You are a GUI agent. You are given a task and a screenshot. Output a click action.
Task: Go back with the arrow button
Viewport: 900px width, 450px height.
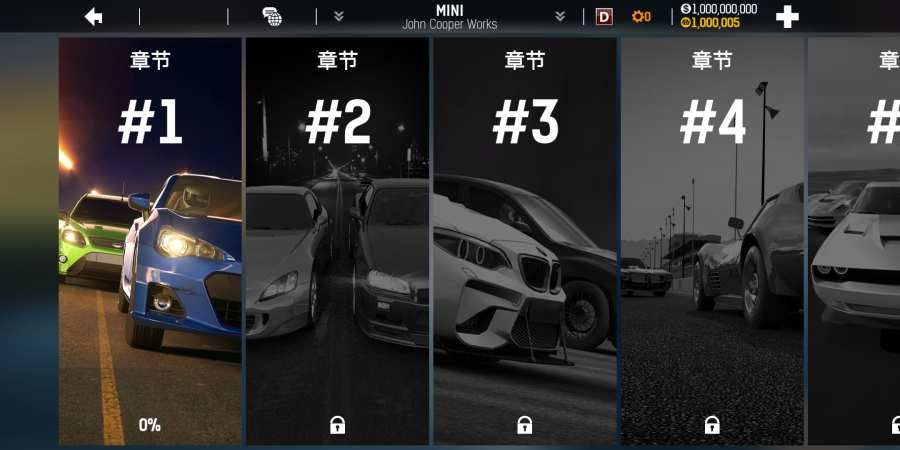(94, 16)
